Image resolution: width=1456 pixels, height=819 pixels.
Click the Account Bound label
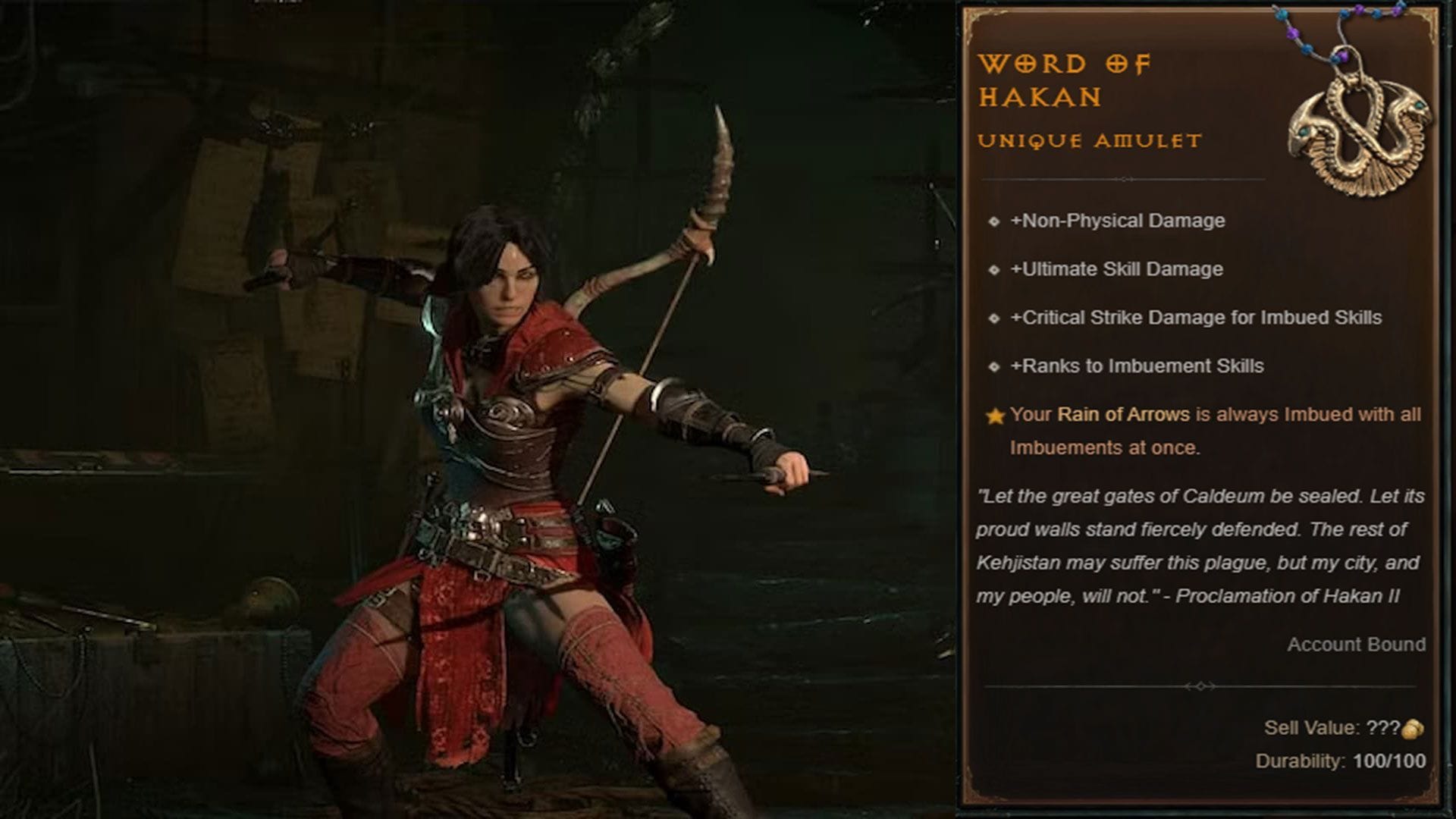pyautogui.click(x=1355, y=643)
